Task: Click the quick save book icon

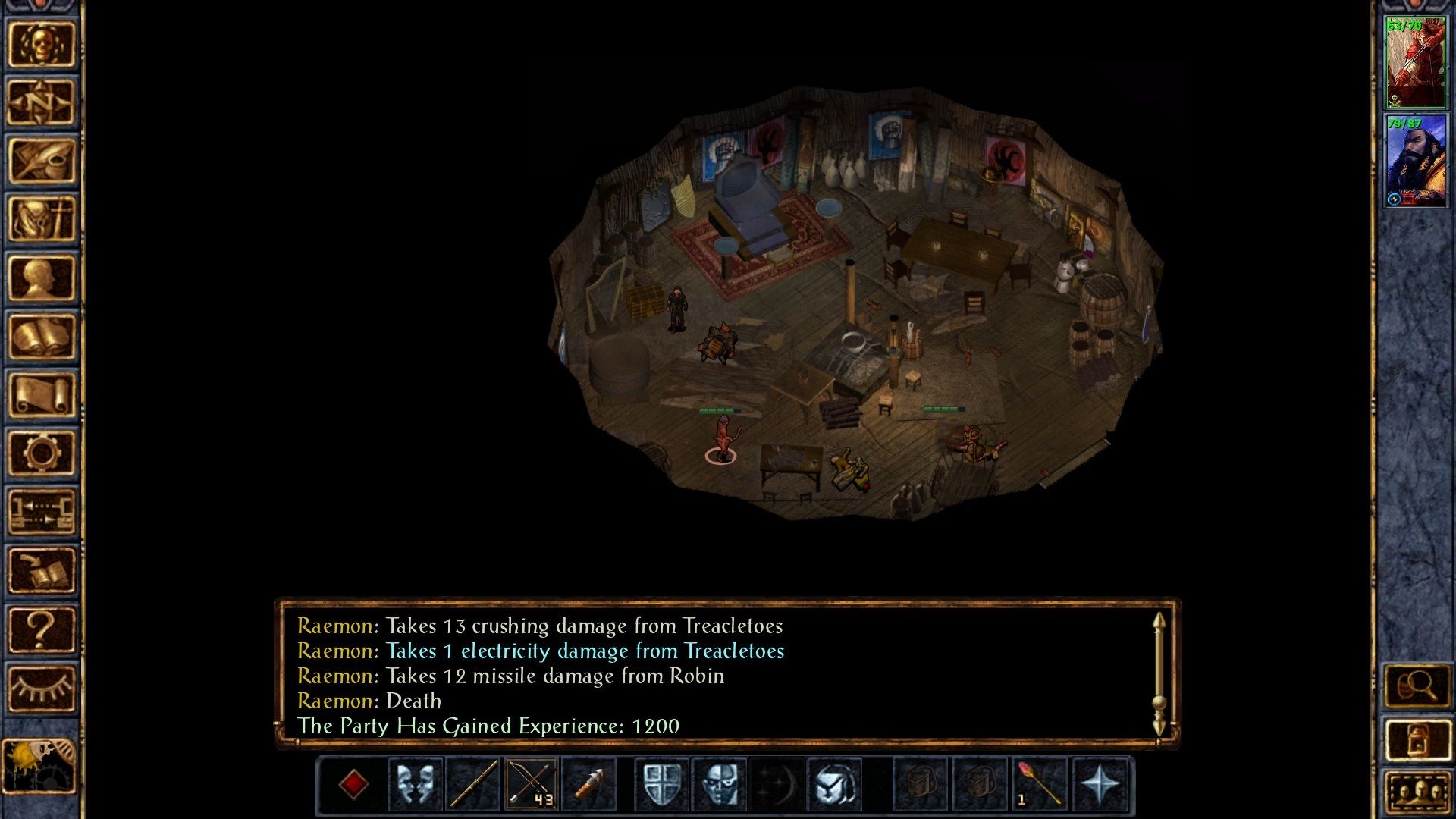Action: click(42, 570)
